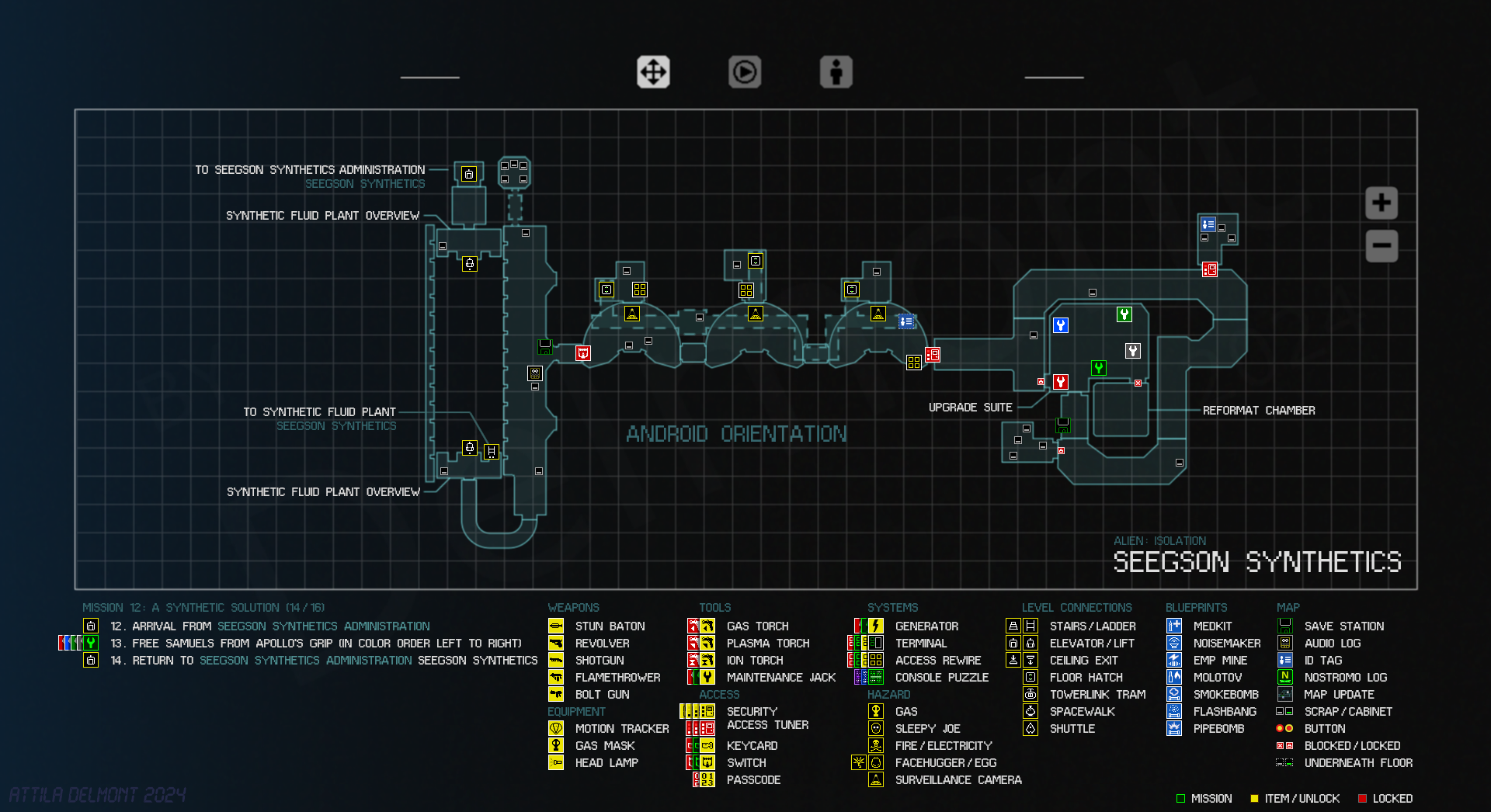
Task: Toggle the Elevator / Lift legend entry
Action: tap(1091, 644)
